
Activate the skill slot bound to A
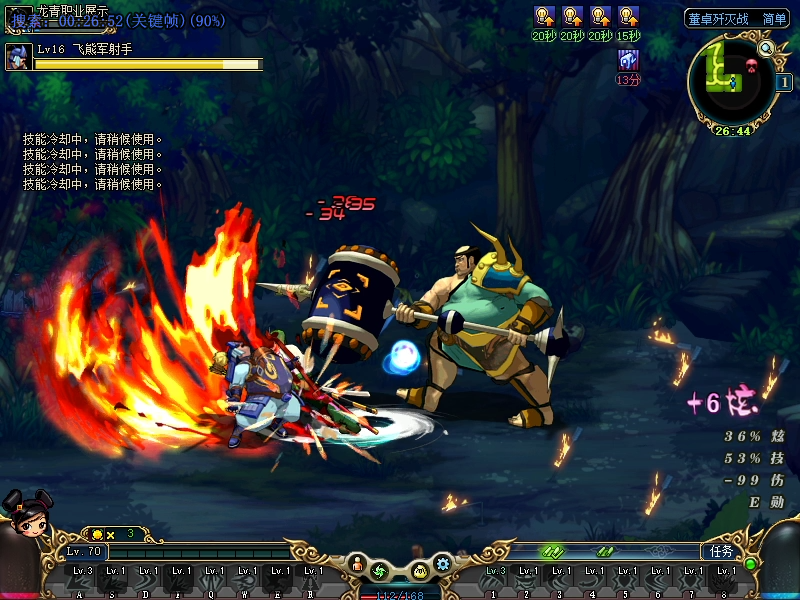(x=82, y=581)
